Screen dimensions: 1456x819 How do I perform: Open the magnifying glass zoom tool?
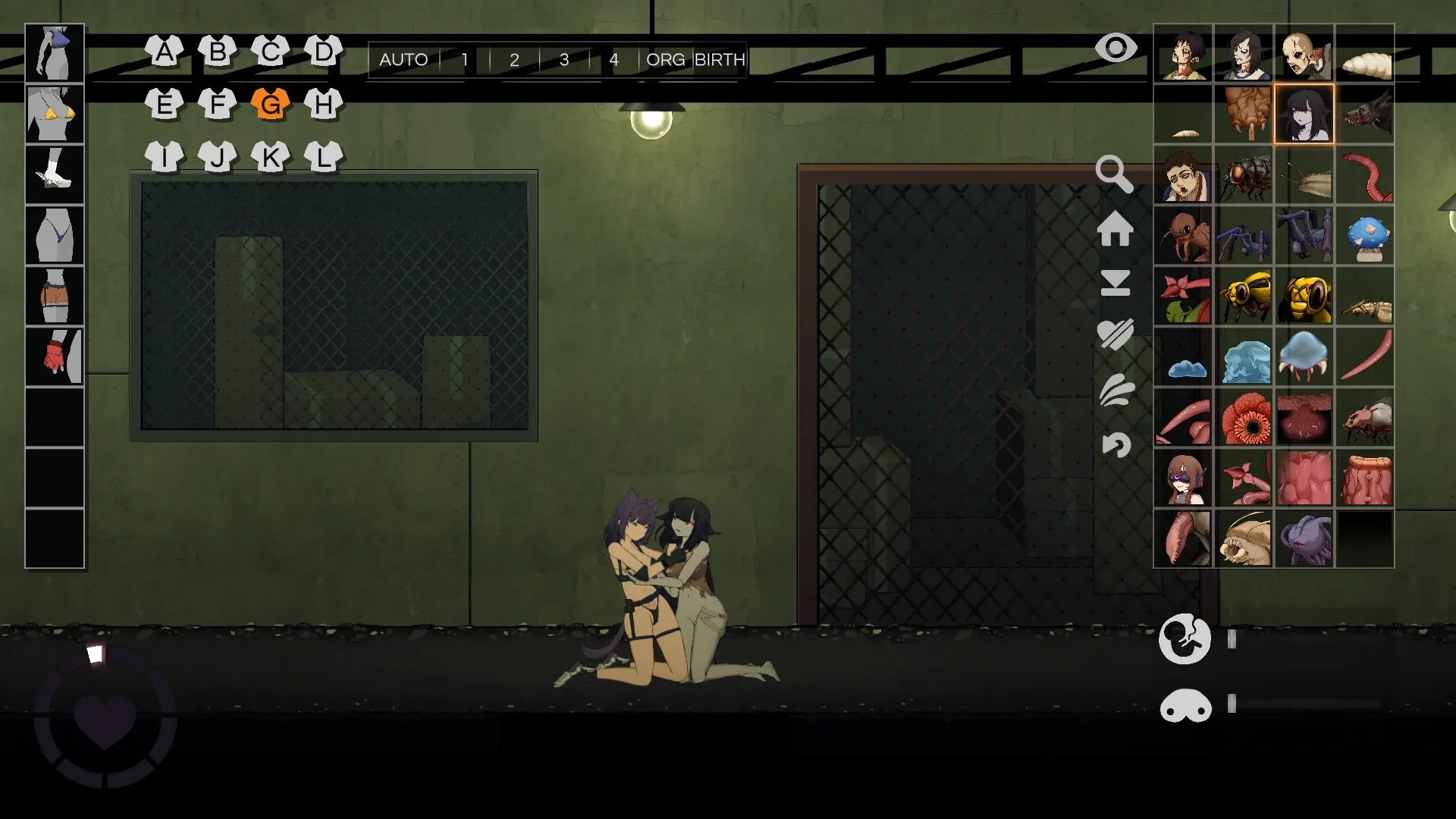click(x=1114, y=174)
